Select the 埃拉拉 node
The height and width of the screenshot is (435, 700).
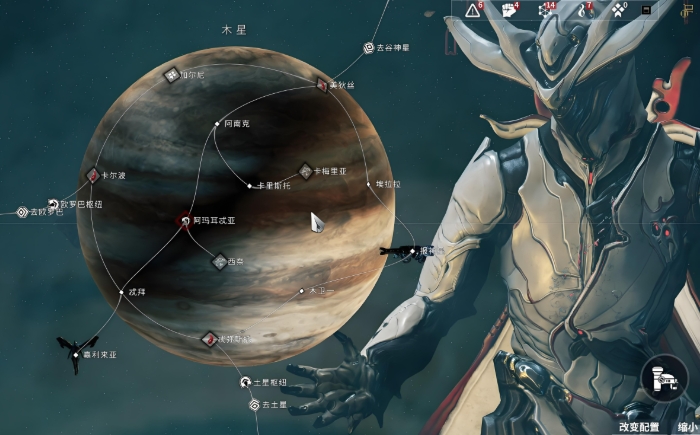[366, 184]
